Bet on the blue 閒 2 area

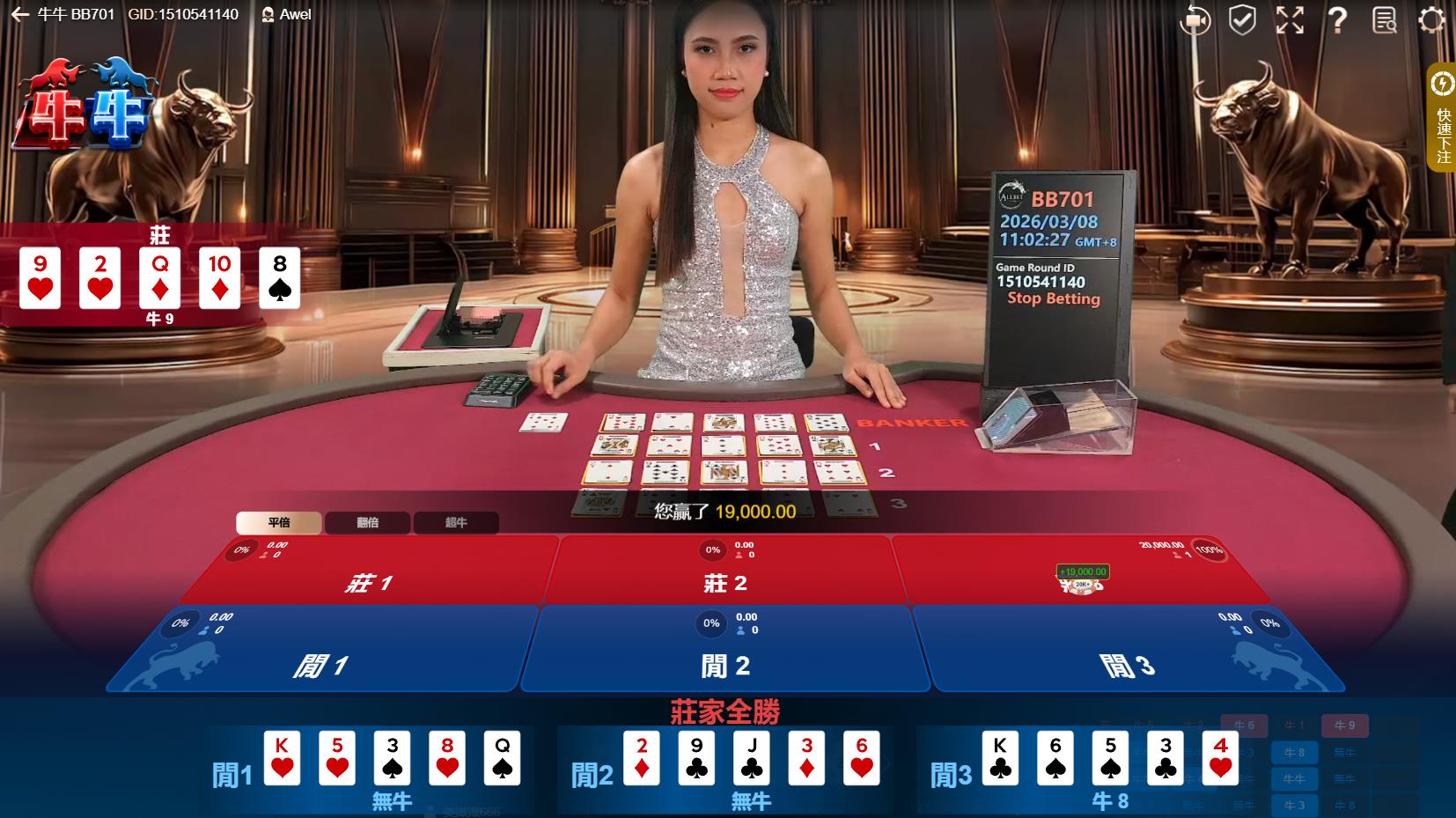tap(726, 656)
